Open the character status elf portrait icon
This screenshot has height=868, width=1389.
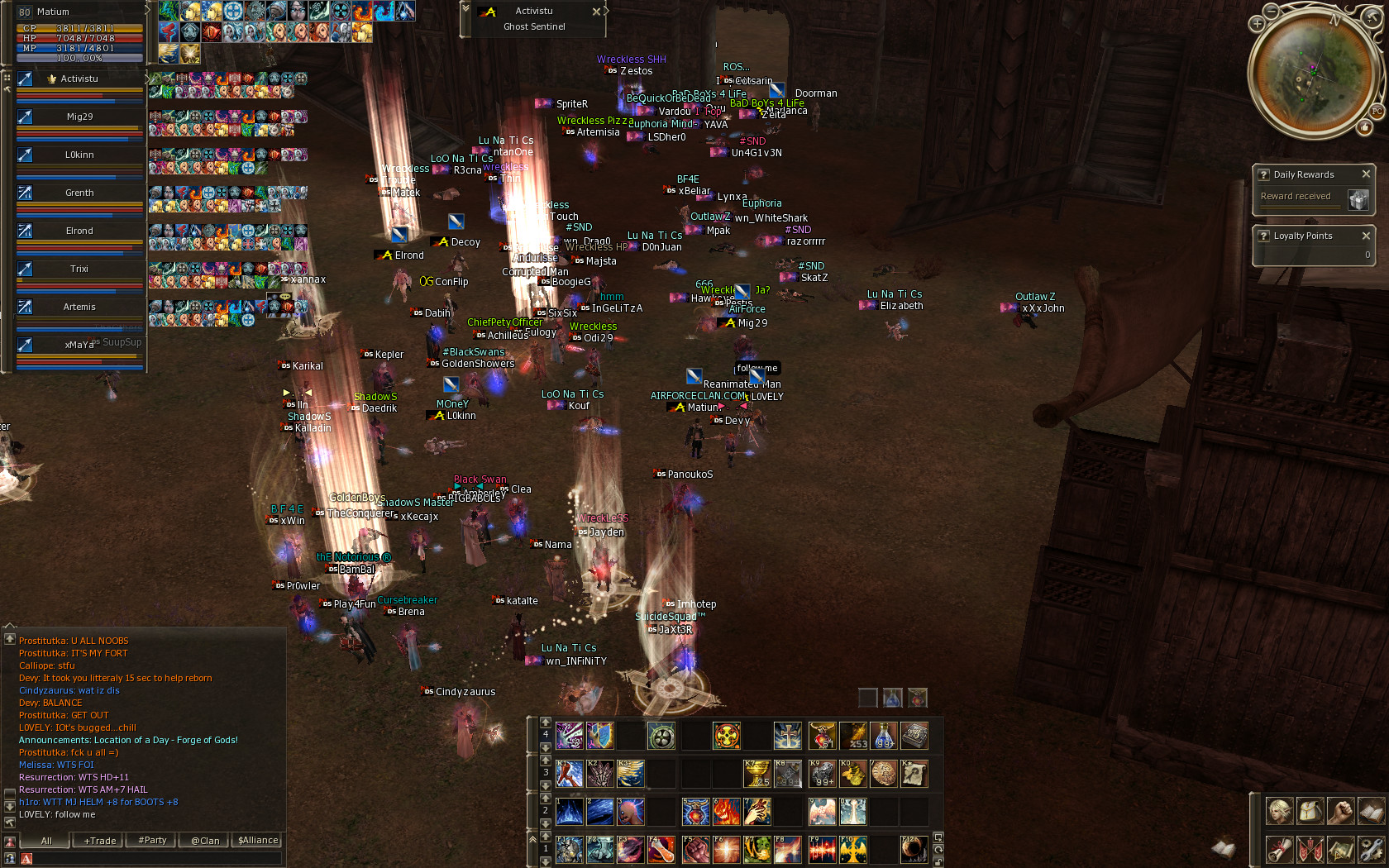[1279, 811]
